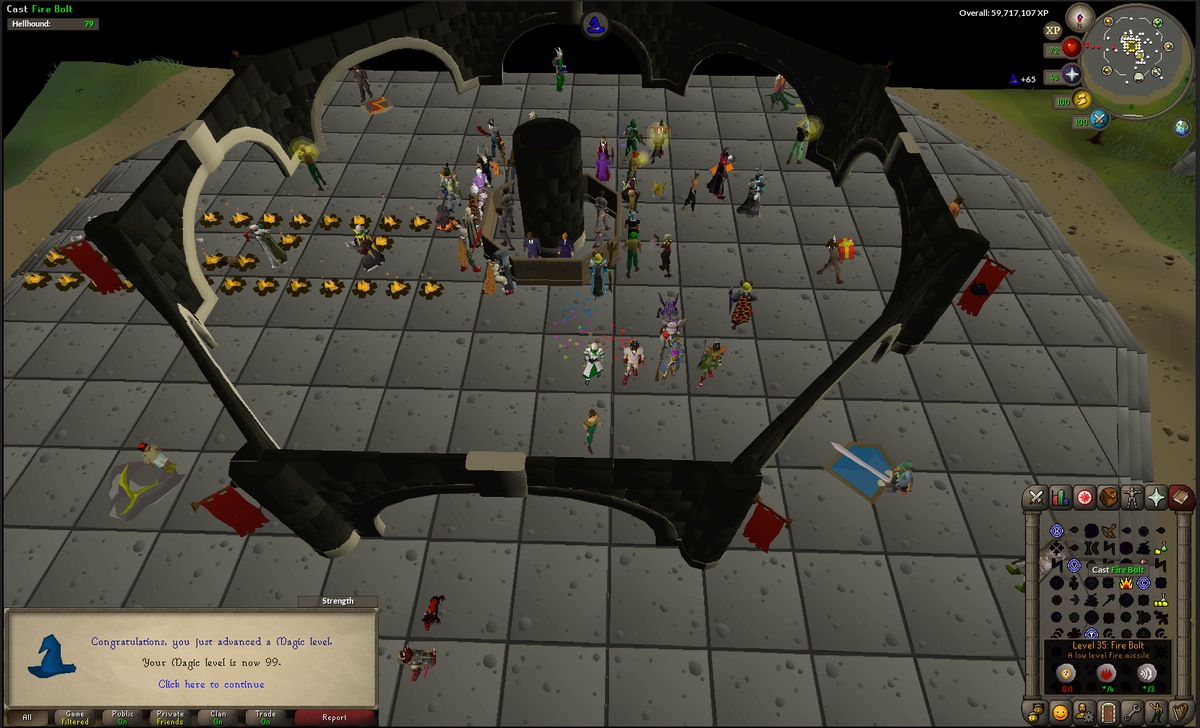Toggle run with the boot energy orb

pos(1082,99)
